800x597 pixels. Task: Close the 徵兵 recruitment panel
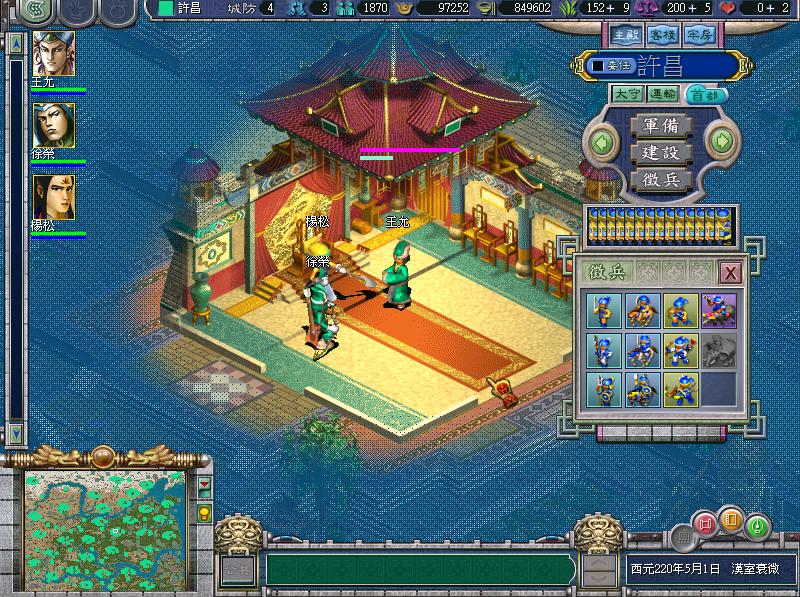click(731, 272)
